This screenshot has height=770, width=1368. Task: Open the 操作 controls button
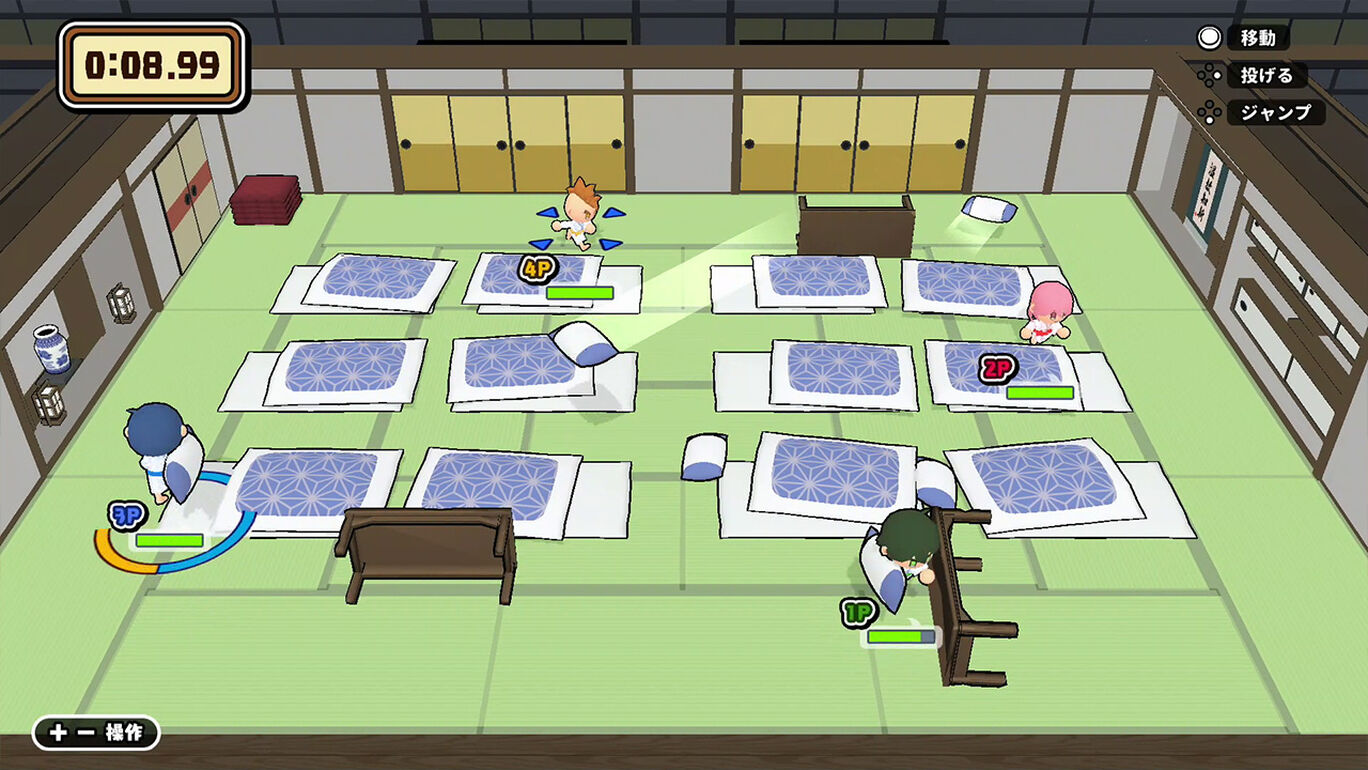pos(96,732)
